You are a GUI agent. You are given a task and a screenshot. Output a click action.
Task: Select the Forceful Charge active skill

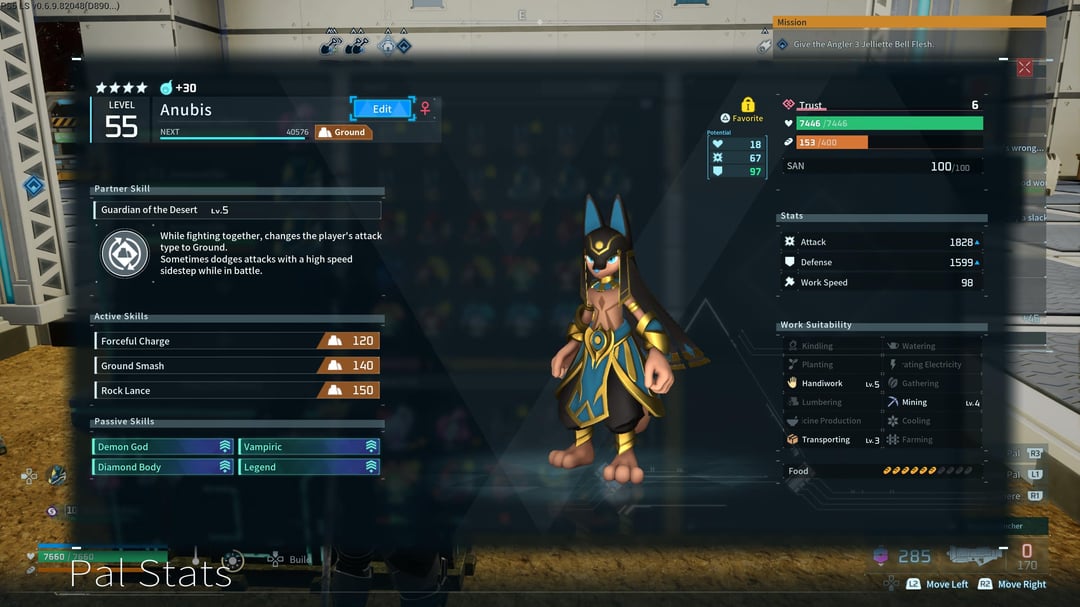(237, 341)
